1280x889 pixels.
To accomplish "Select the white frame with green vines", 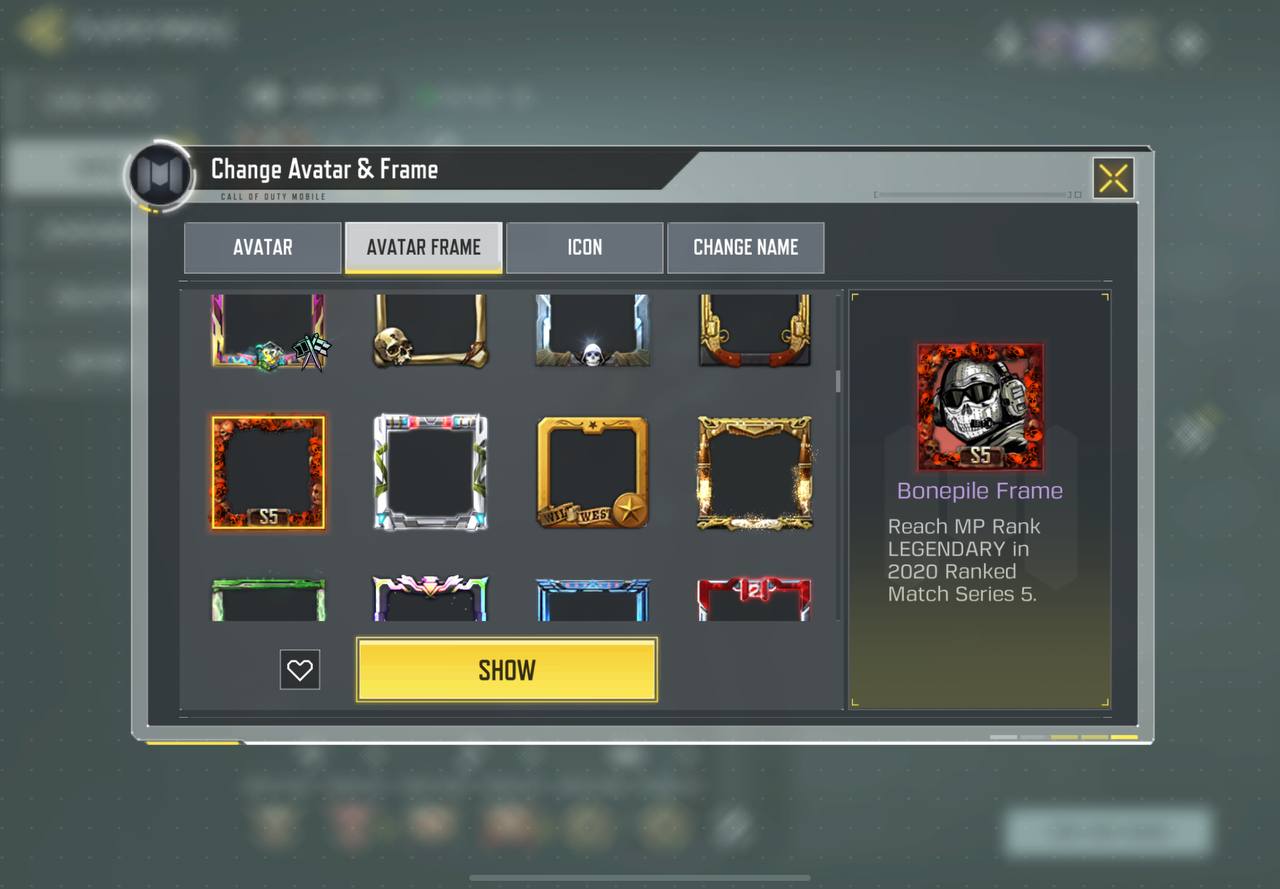I will click(x=430, y=472).
